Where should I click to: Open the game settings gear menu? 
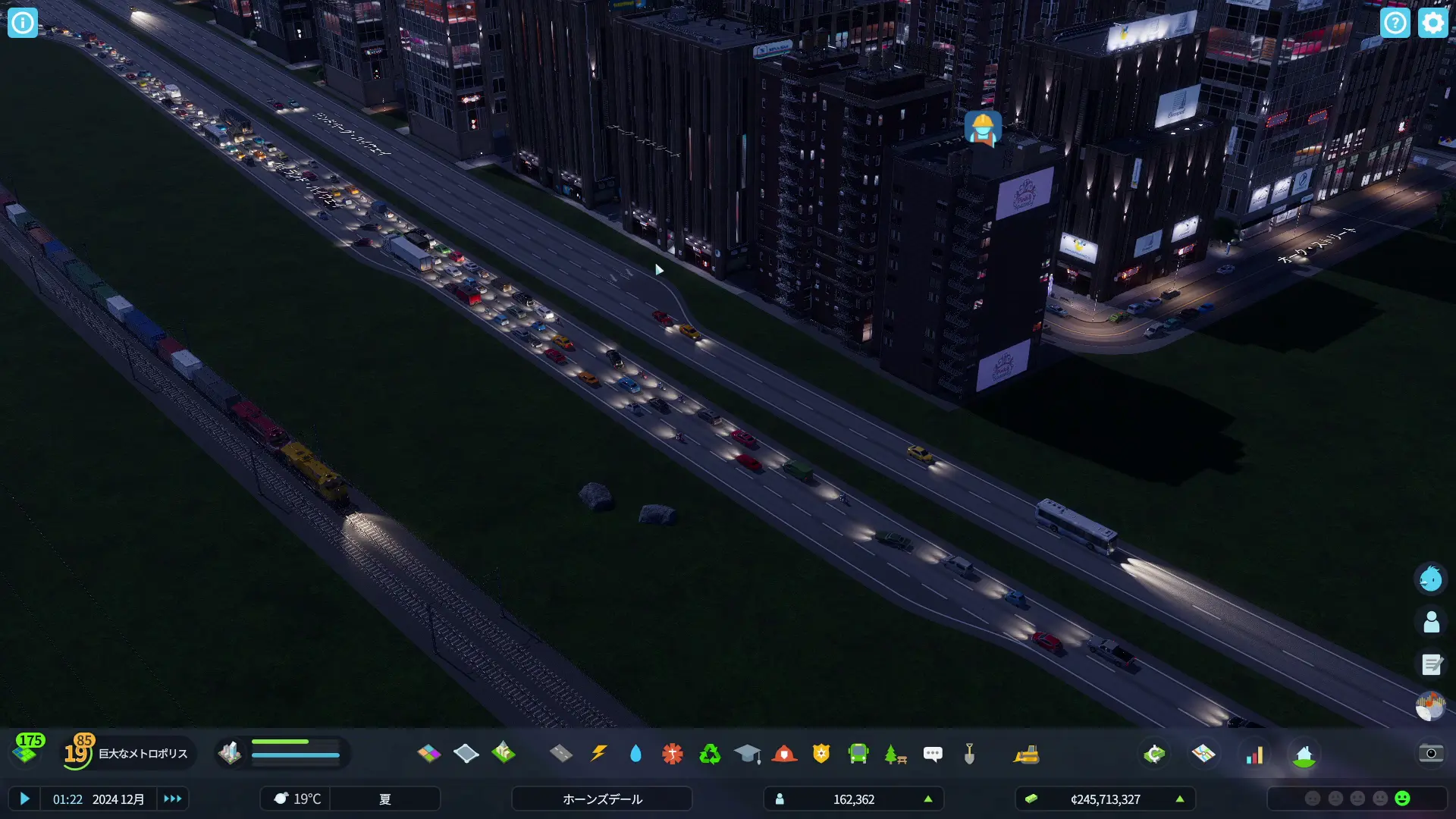click(x=1432, y=23)
